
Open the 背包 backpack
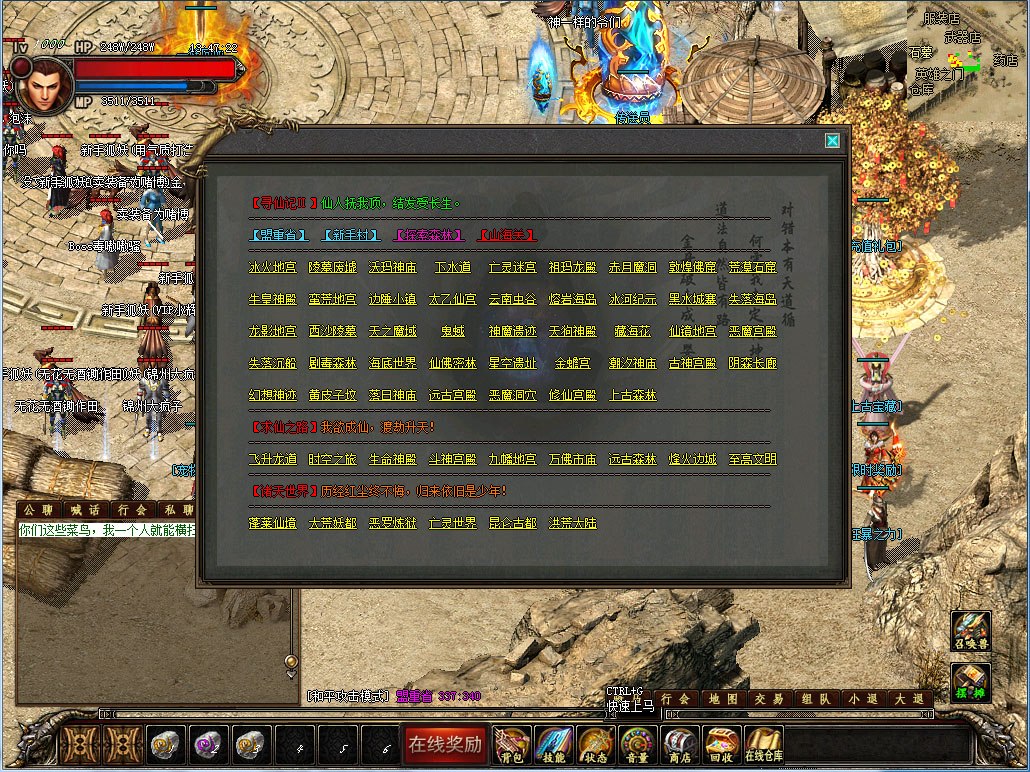(511, 744)
